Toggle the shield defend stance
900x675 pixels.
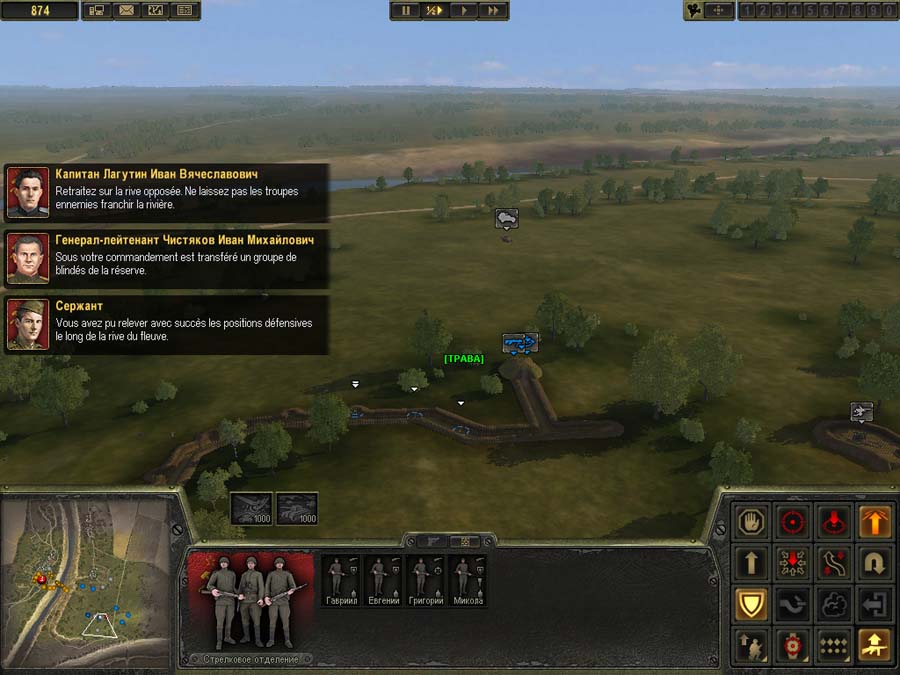tap(752, 603)
